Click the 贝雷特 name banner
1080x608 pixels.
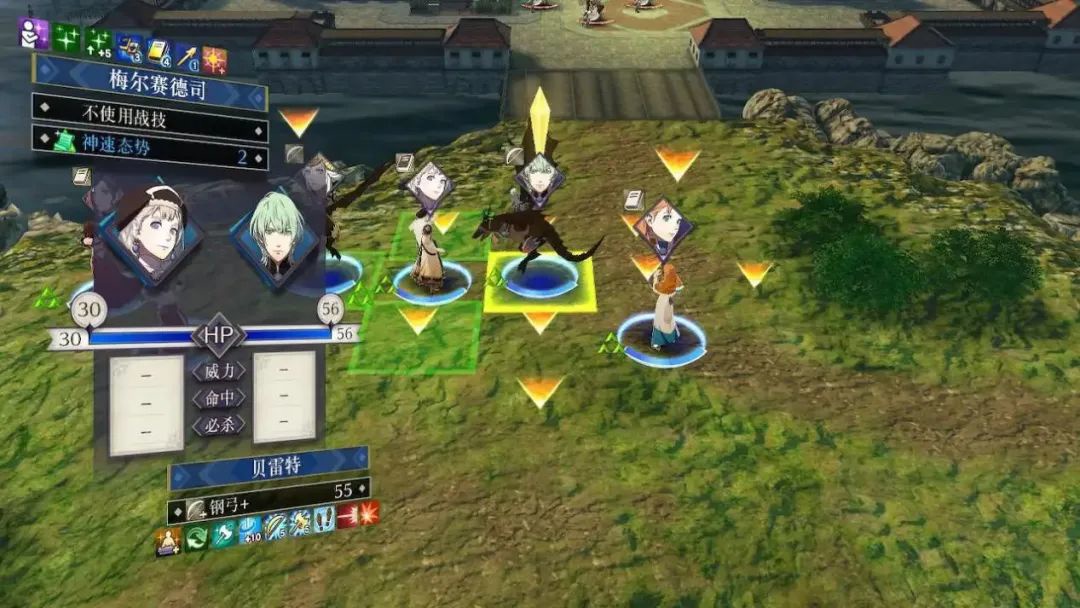point(268,466)
